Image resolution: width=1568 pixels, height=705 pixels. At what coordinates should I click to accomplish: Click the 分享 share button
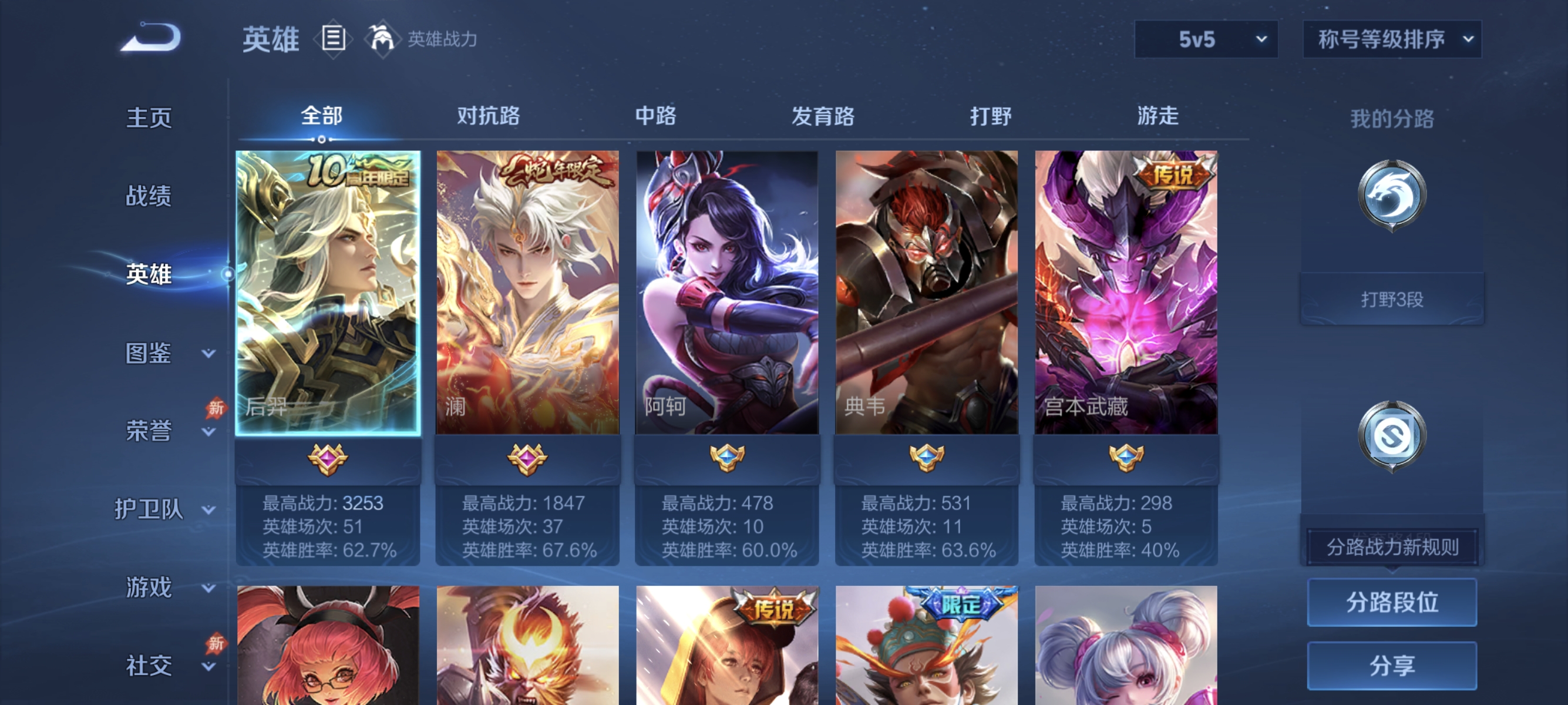coord(1392,665)
